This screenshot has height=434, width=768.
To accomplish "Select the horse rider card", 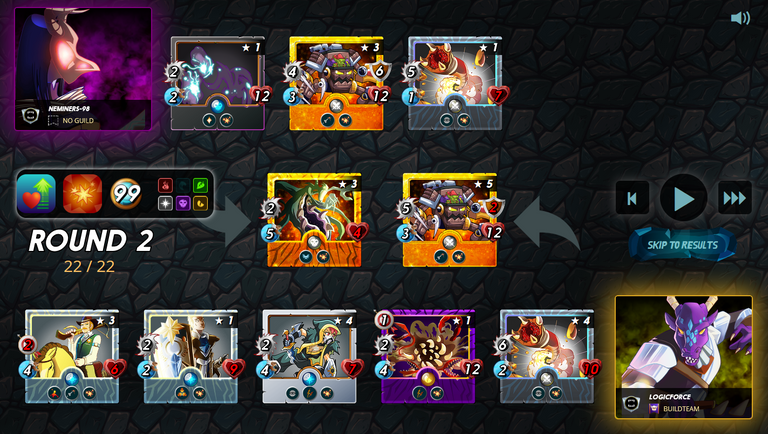I will coord(72,356).
